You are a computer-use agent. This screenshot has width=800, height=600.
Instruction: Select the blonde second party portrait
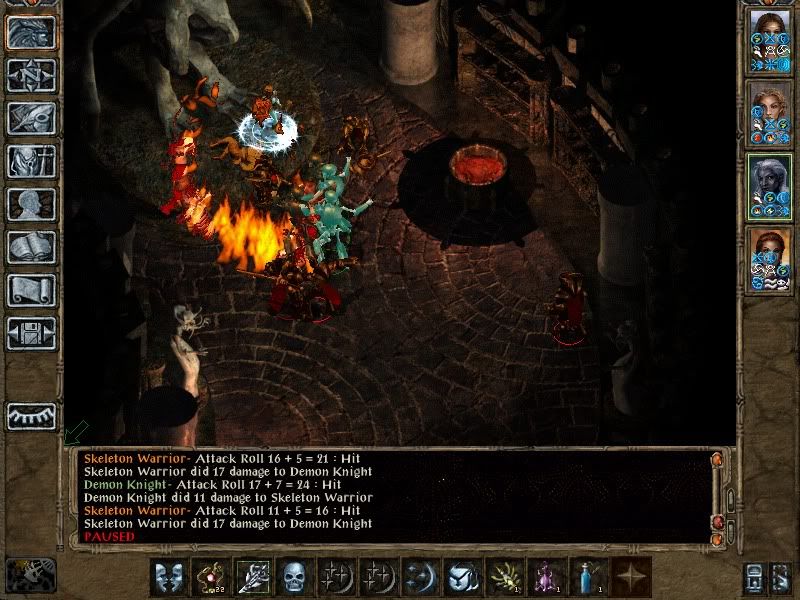click(770, 115)
